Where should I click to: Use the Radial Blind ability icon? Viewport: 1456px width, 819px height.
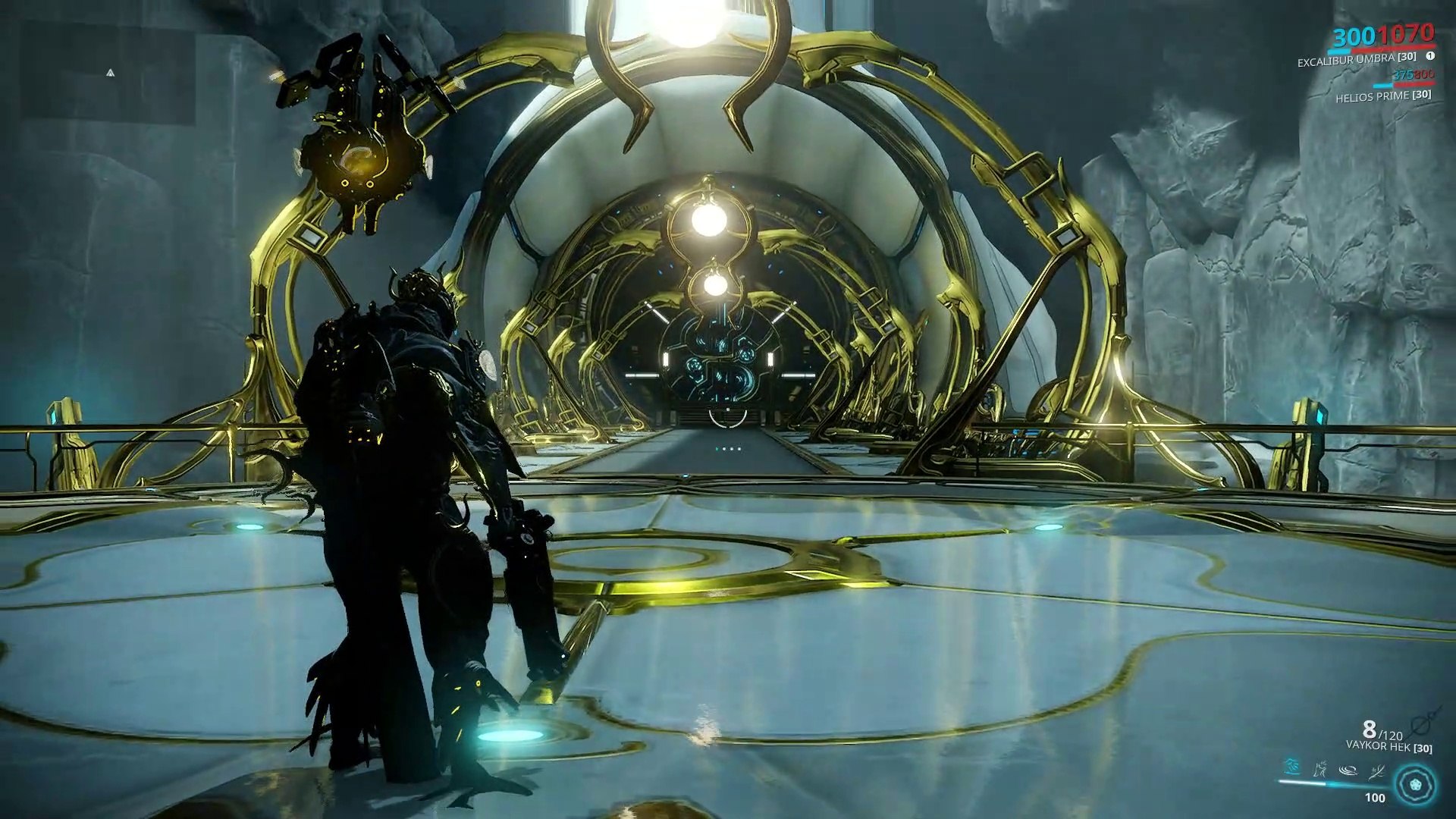(x=1320, y=770)
